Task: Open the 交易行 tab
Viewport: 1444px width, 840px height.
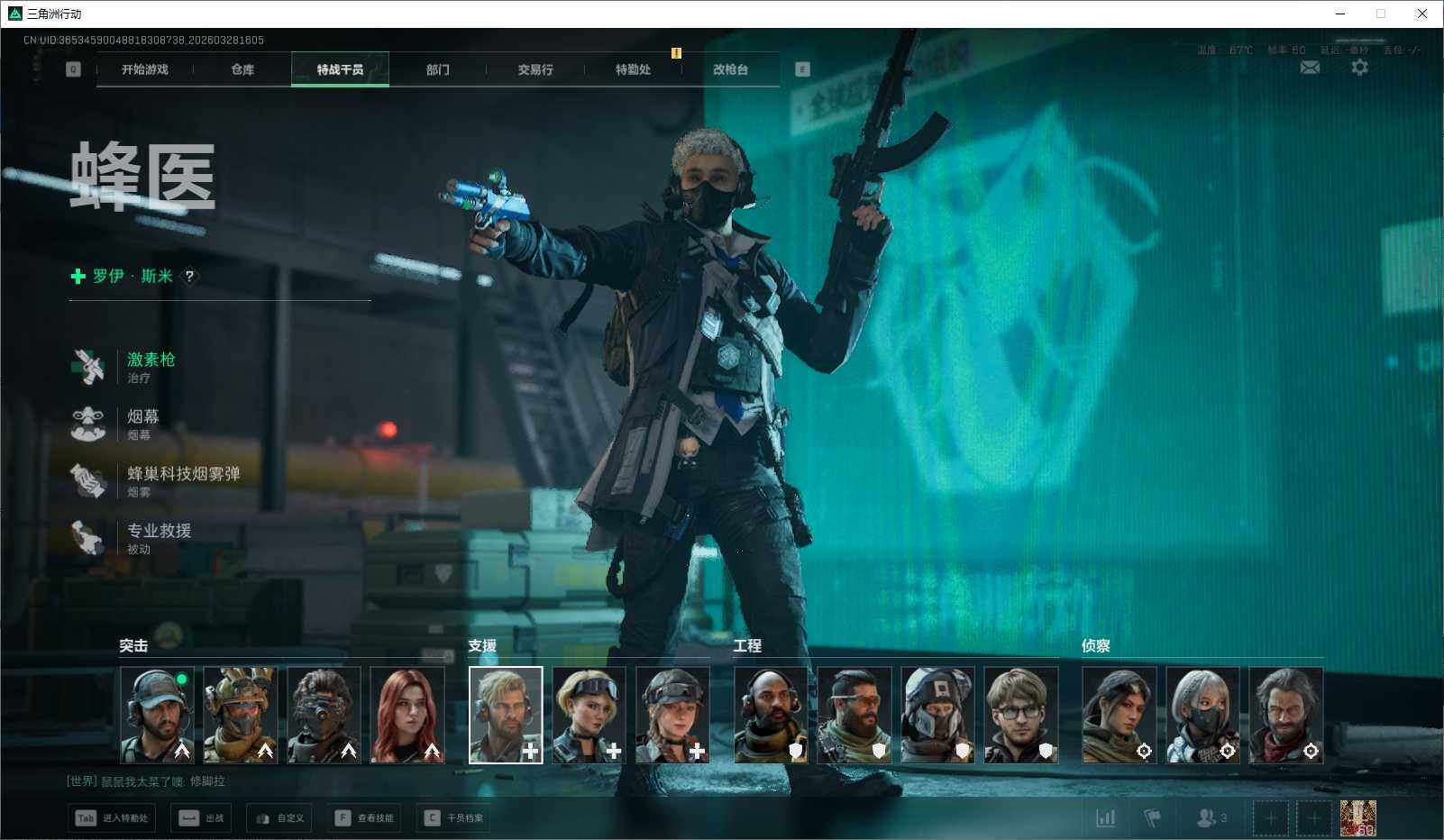Action: coord(535,69)
